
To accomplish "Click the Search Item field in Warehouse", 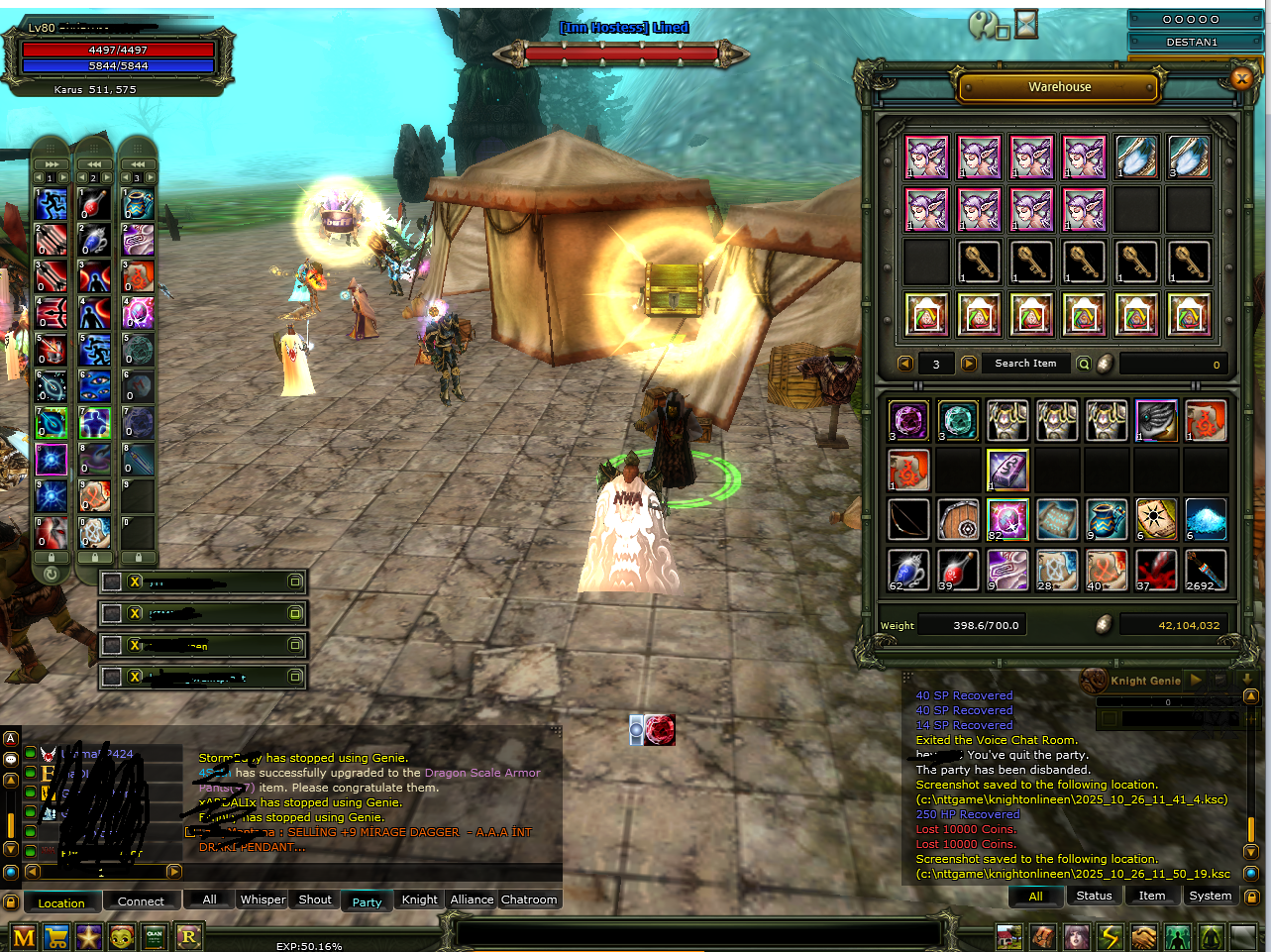I will click(x=1025, y=364).
